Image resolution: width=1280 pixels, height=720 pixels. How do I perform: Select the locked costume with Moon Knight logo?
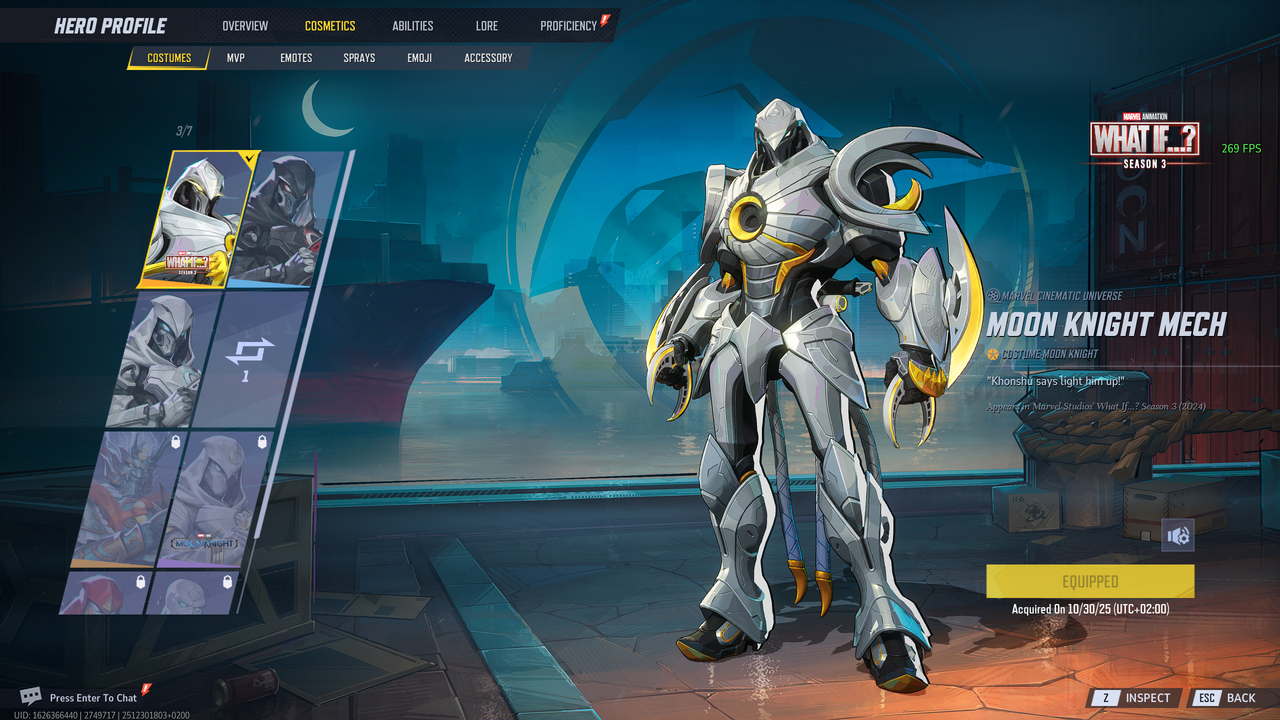coord(210,500)
